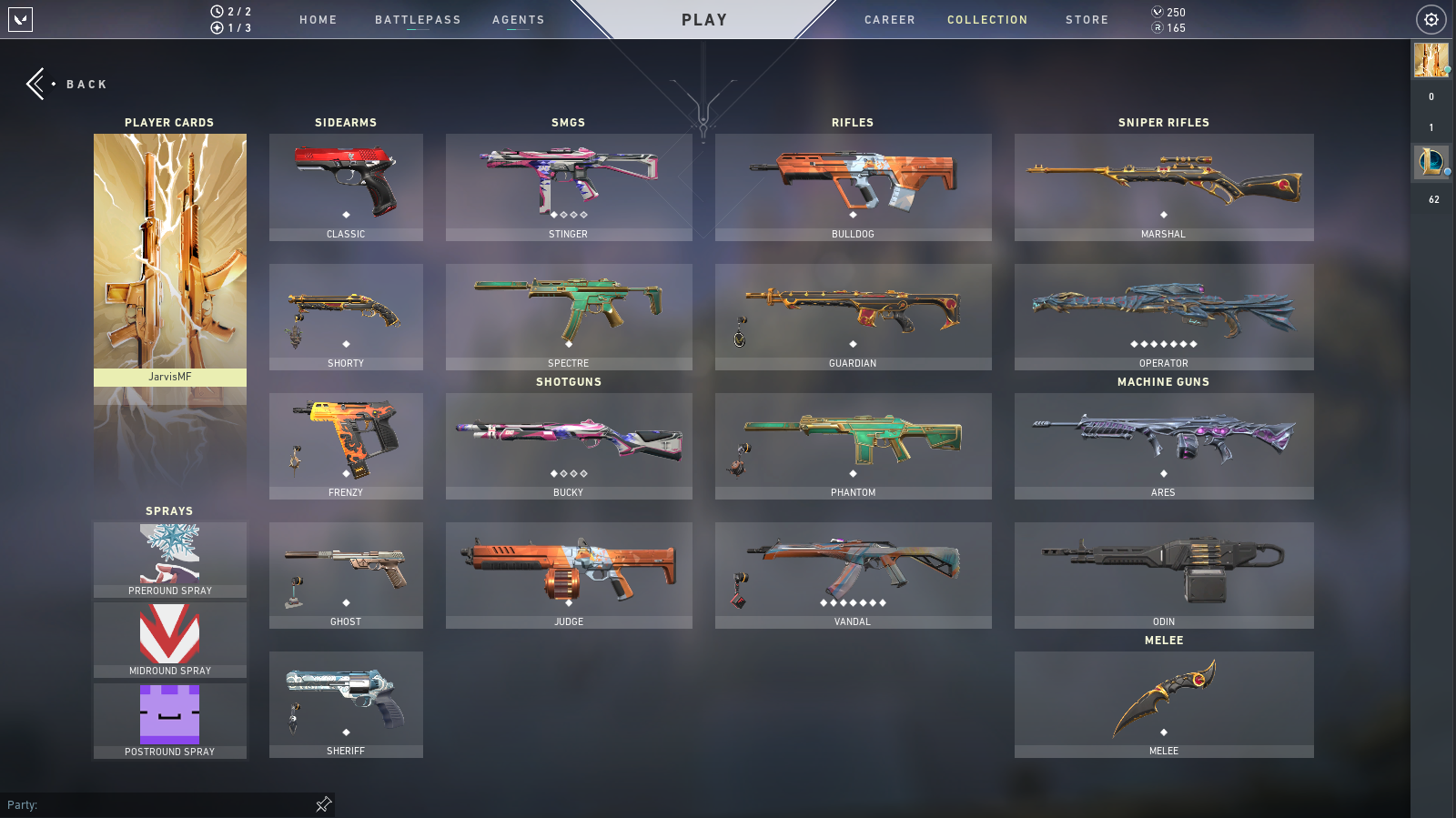Open the Store tab
The height and width of the screenshot is (818, 1456).
pyautogui.click(x=1087, y=20)
